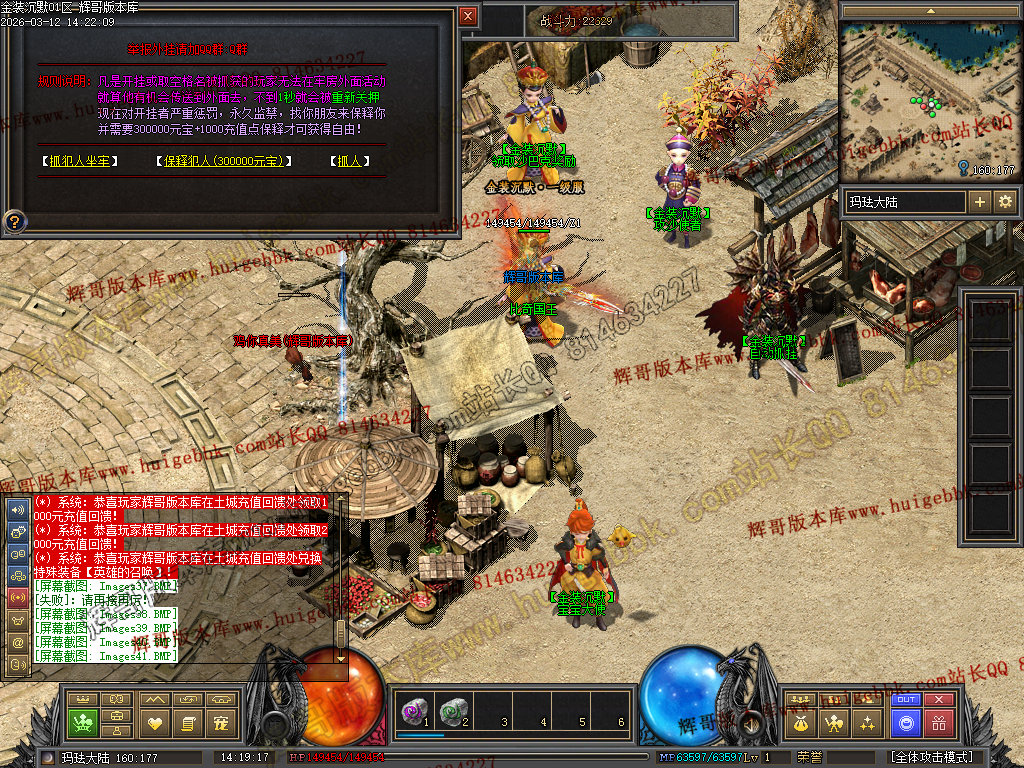Open the money bag inventory button

(800, 722)
